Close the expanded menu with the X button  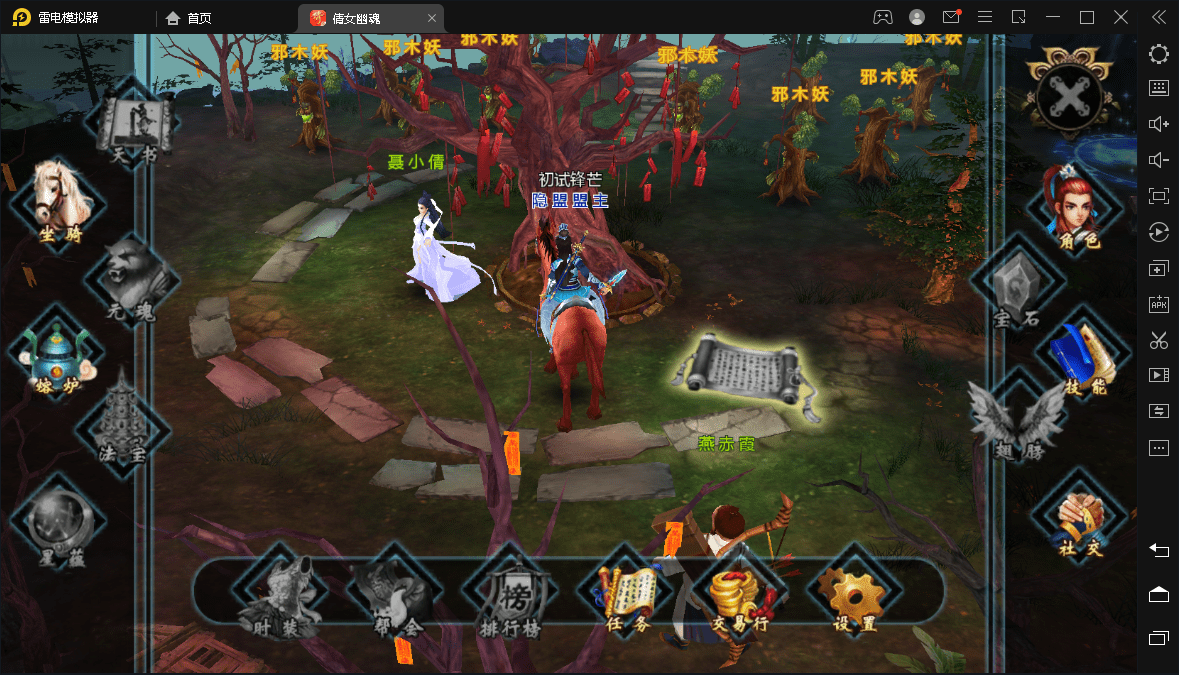(1069, 97)
